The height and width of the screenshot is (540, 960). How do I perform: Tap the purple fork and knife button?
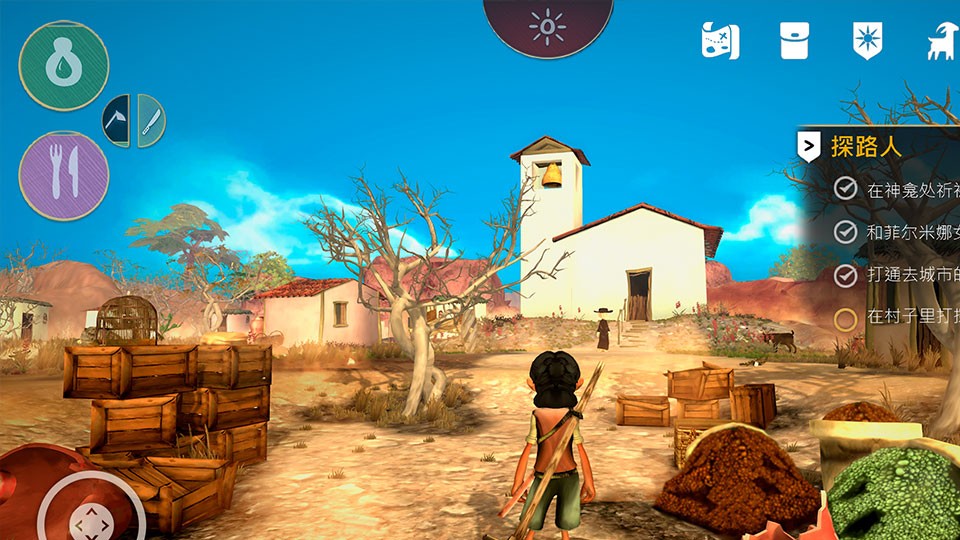pos(64,176)
